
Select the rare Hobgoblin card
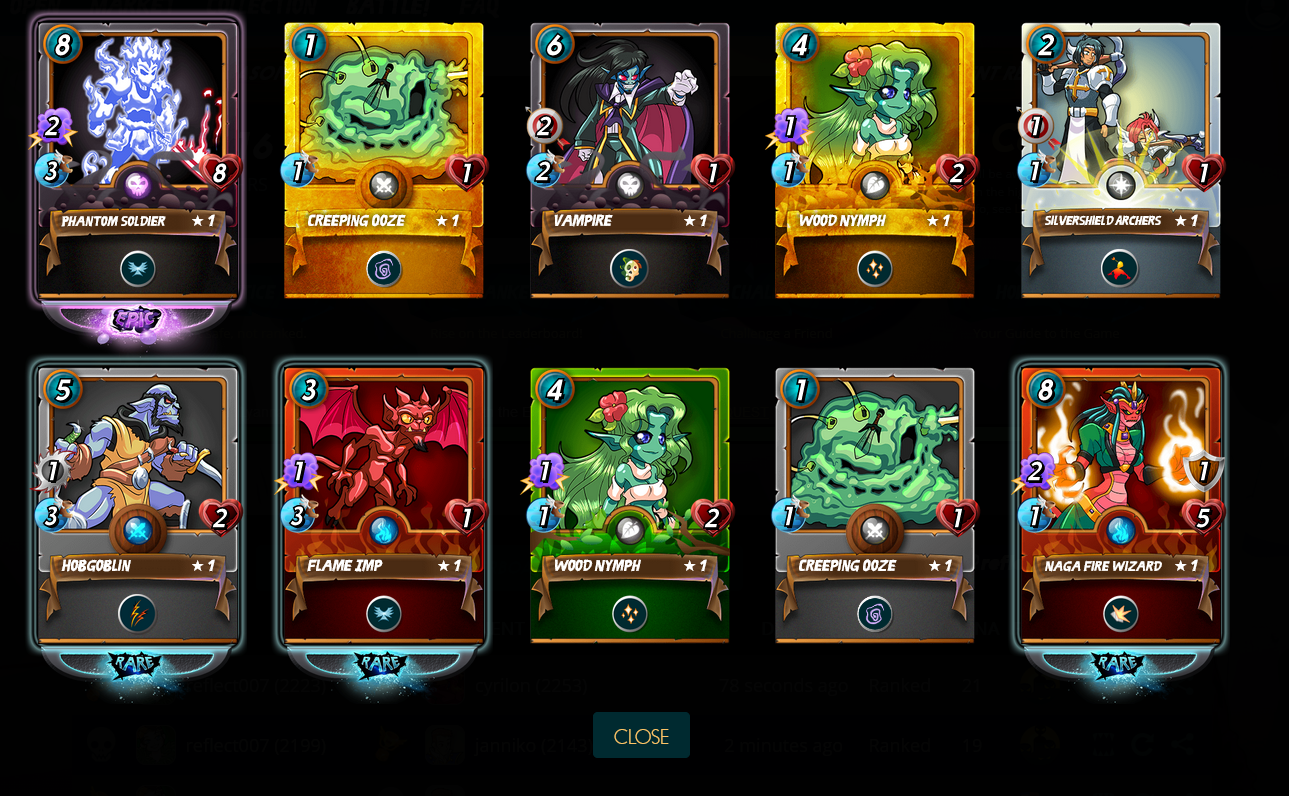(x=138, y=505)
